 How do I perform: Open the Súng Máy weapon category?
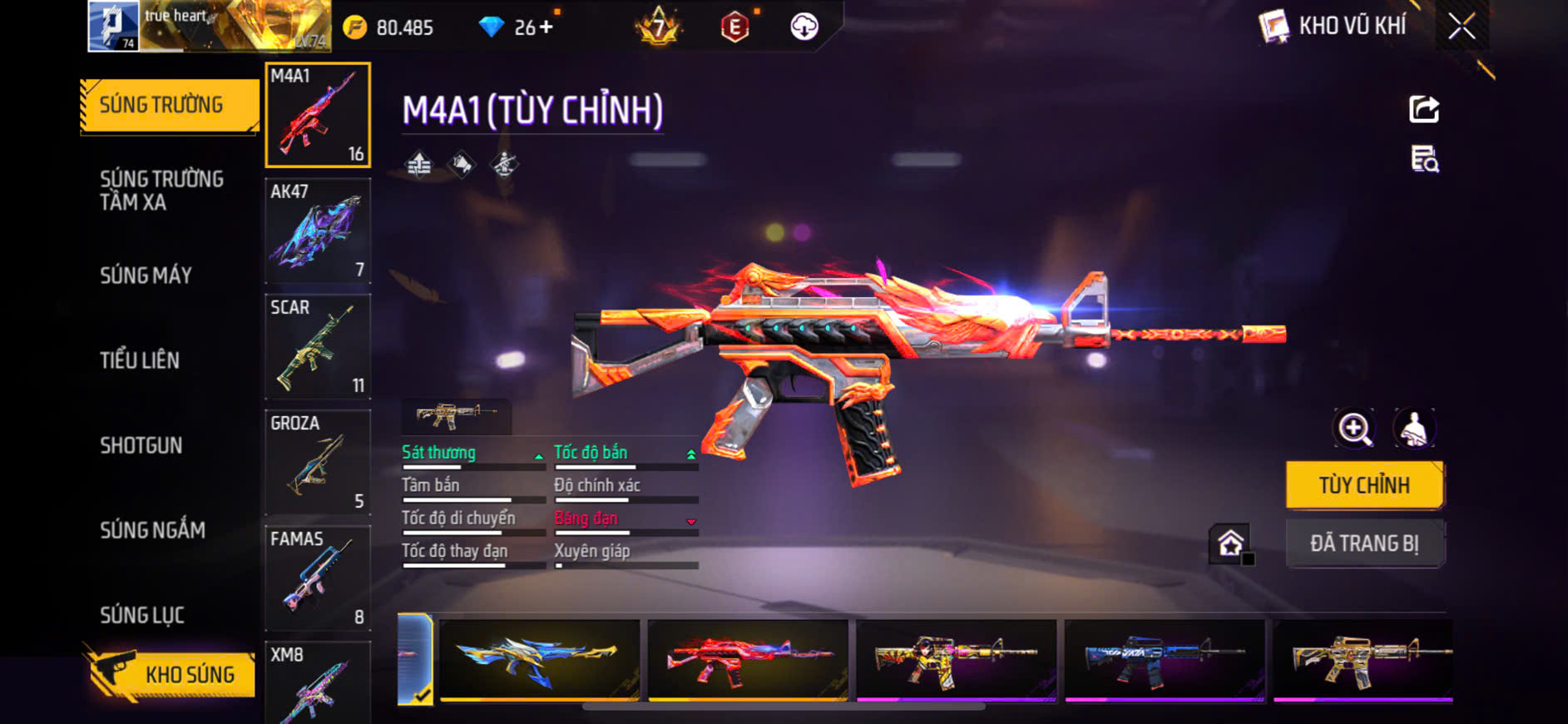pyautogui.click(x=146, y=275)
